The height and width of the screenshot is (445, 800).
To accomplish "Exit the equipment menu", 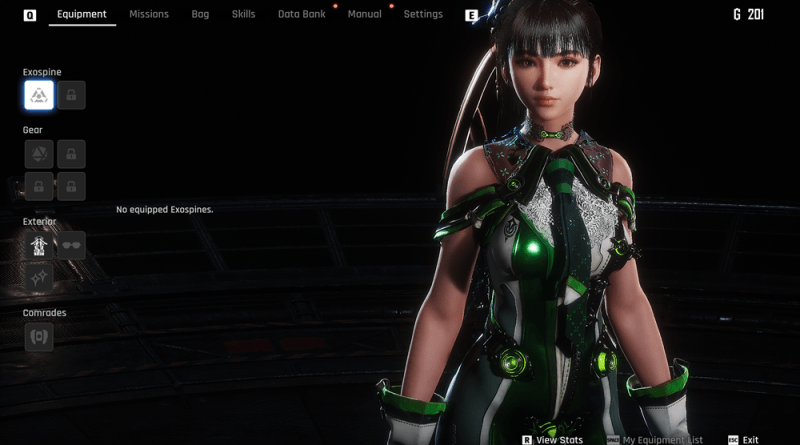I will pos(750,440).
